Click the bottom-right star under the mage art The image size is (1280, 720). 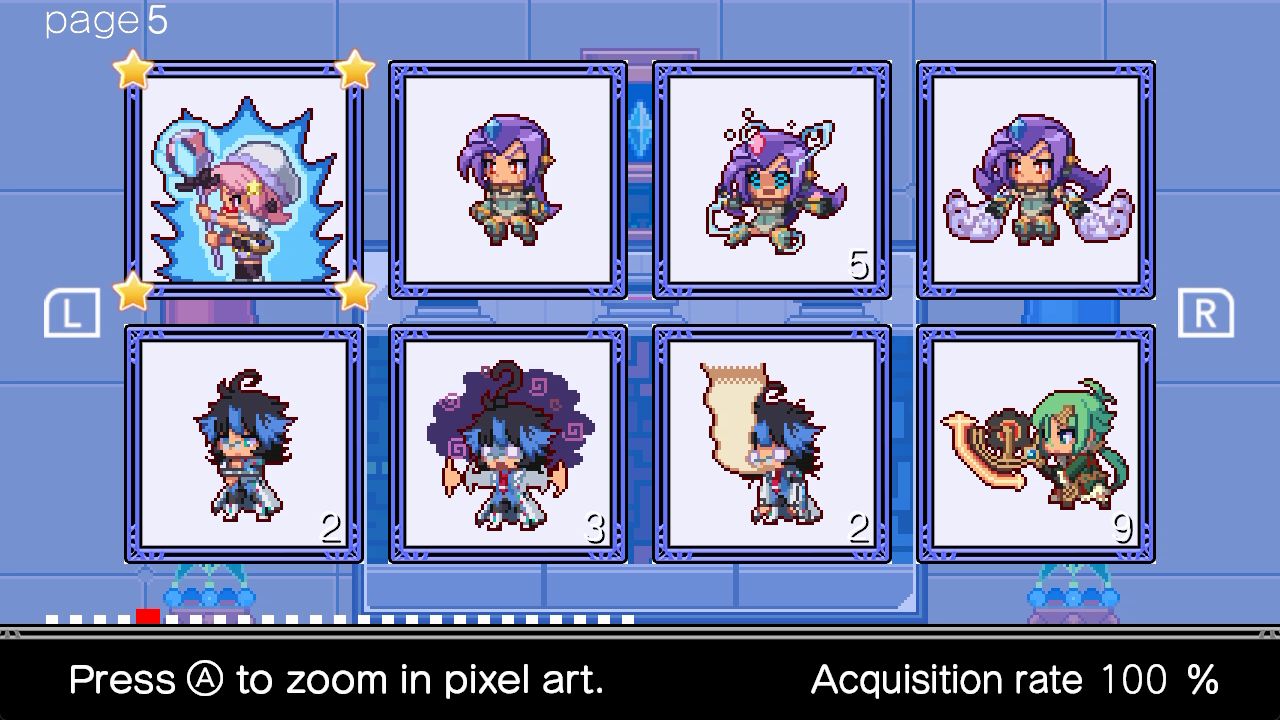point(355,292)
